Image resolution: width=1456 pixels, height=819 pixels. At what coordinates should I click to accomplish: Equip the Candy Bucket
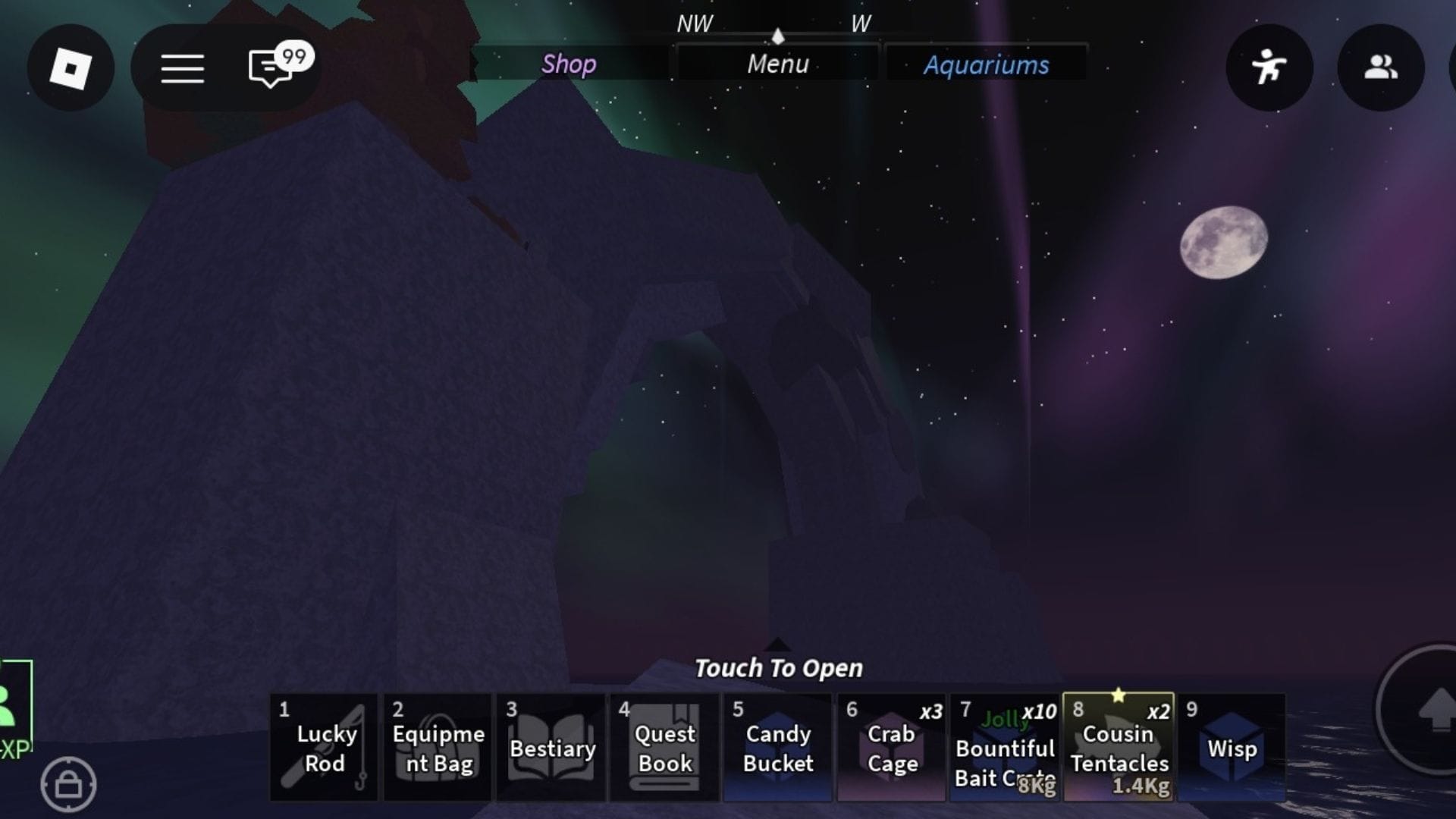click(x=778, y=748)
